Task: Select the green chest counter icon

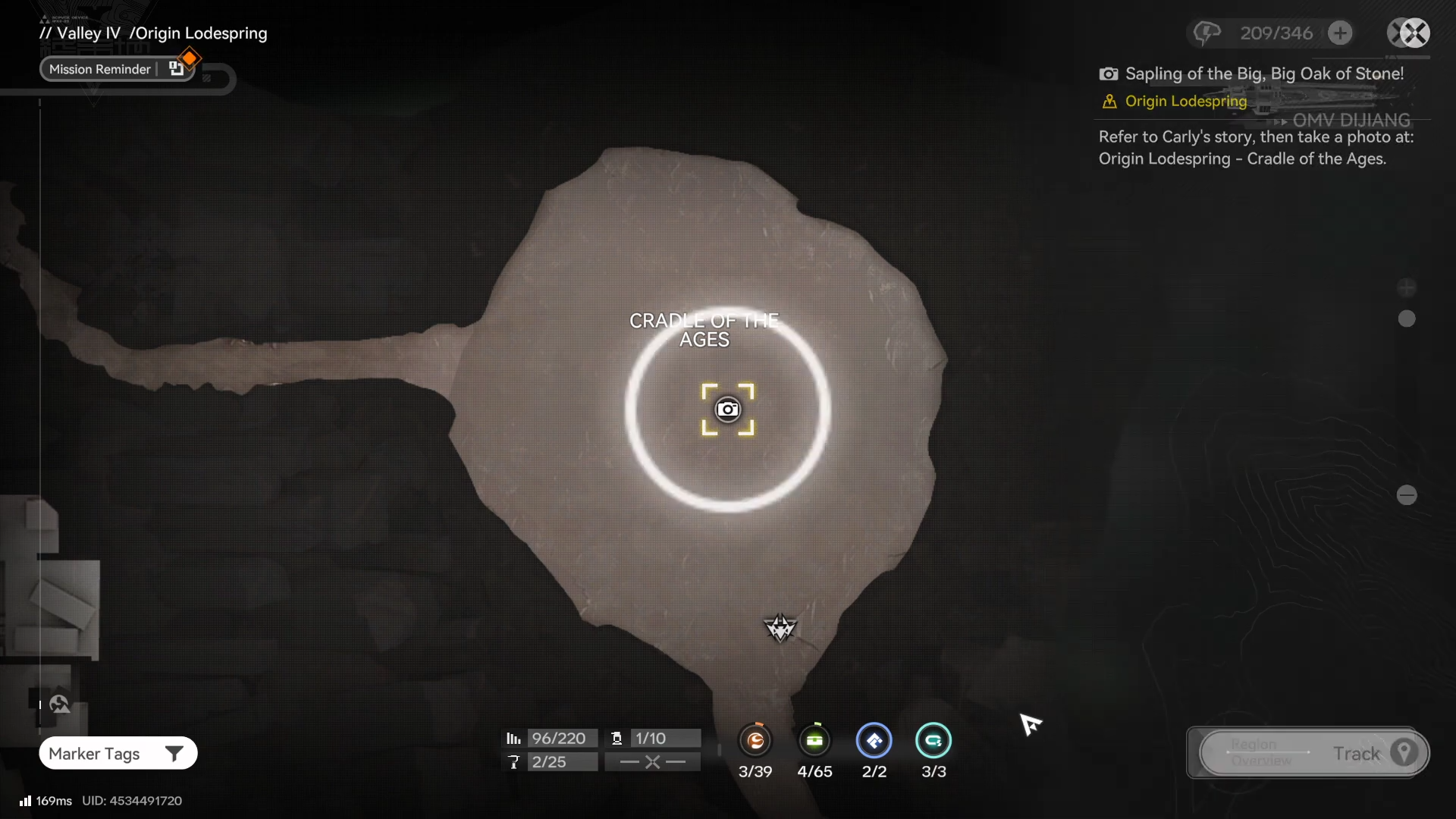Action: 815,741
